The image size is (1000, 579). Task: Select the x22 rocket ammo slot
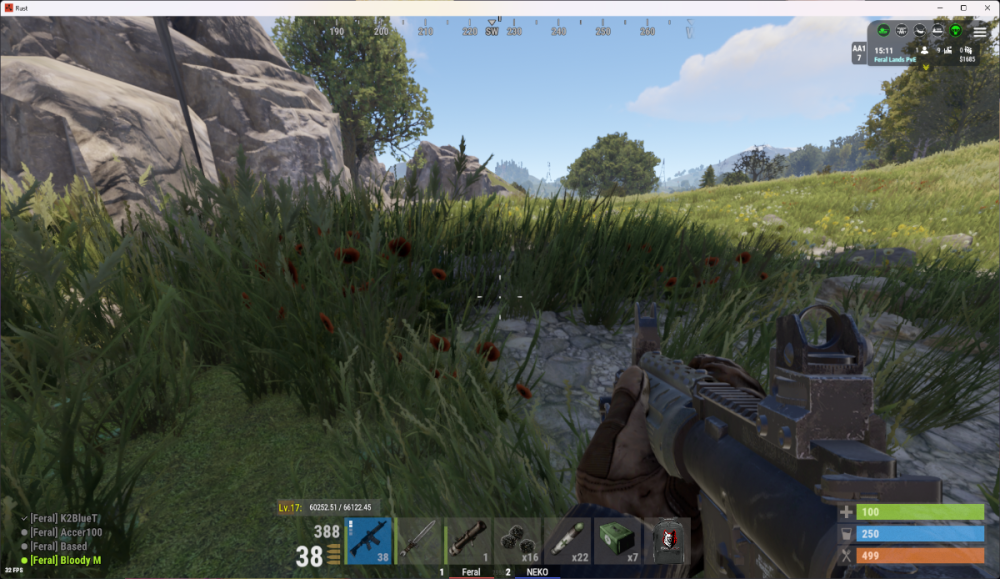(567, 541)
